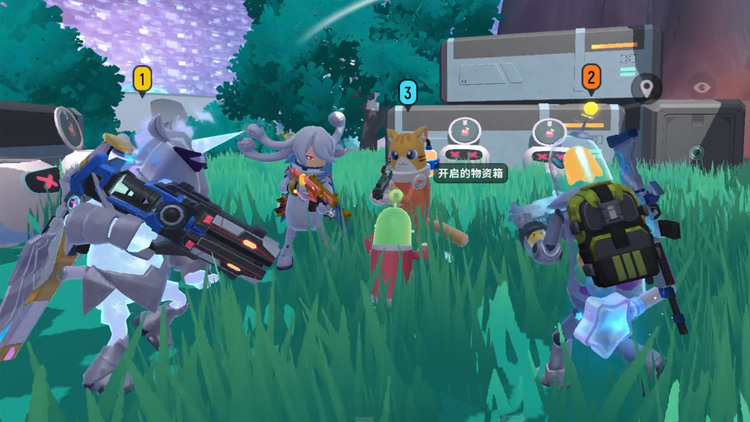
Task: Tap the map pin marker button
Action: point(646,88)
